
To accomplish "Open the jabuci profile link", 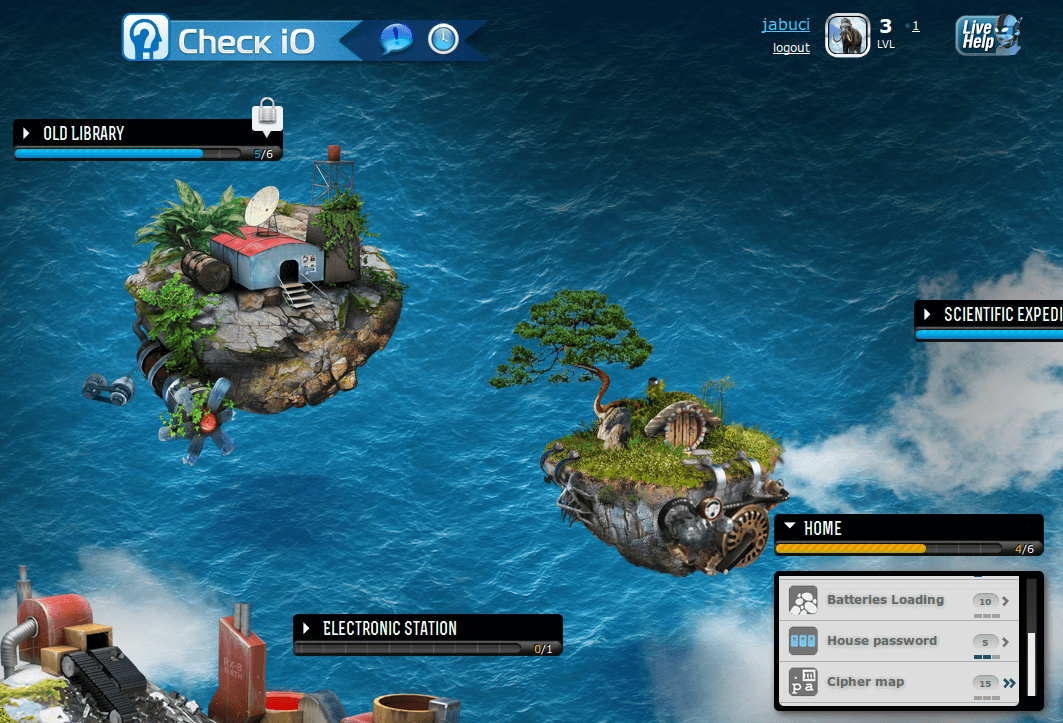I will [x=785, y=25].
